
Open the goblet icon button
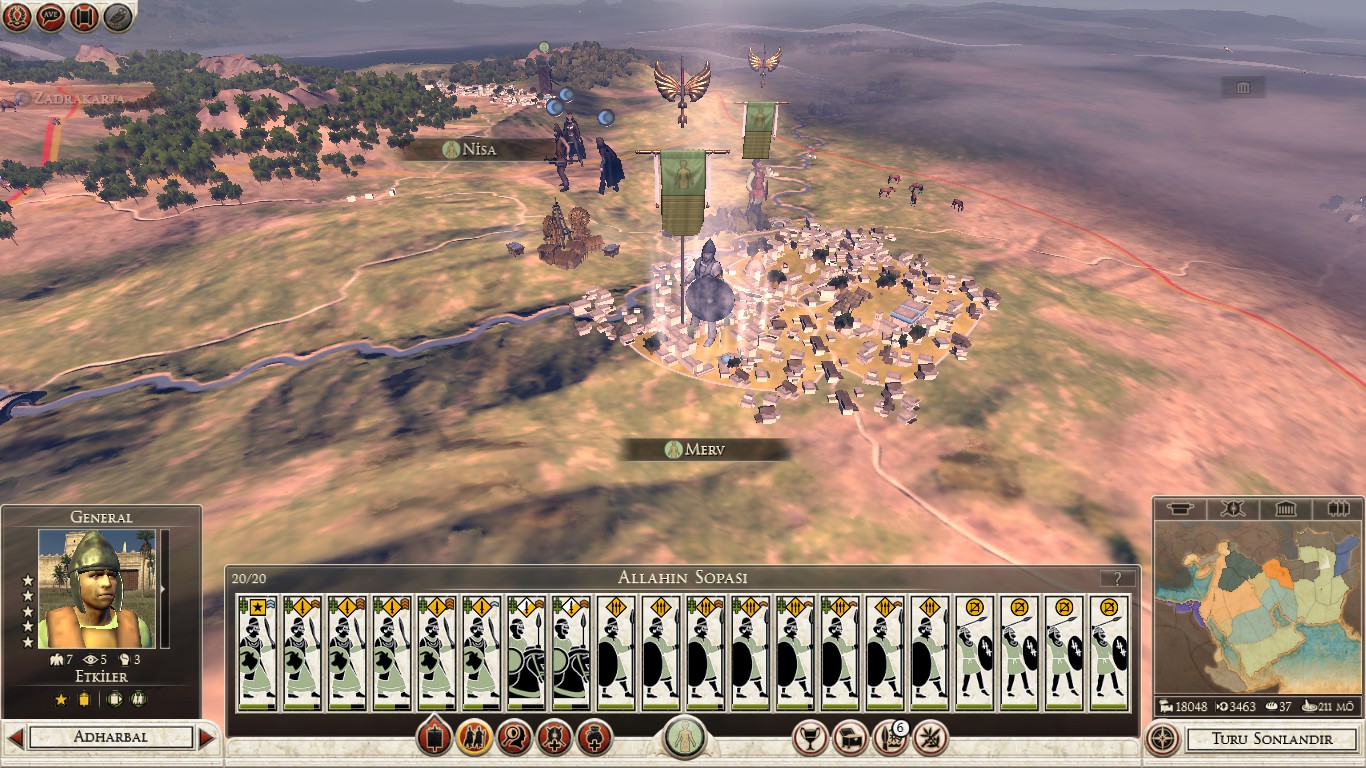click(x=809, y=738)
